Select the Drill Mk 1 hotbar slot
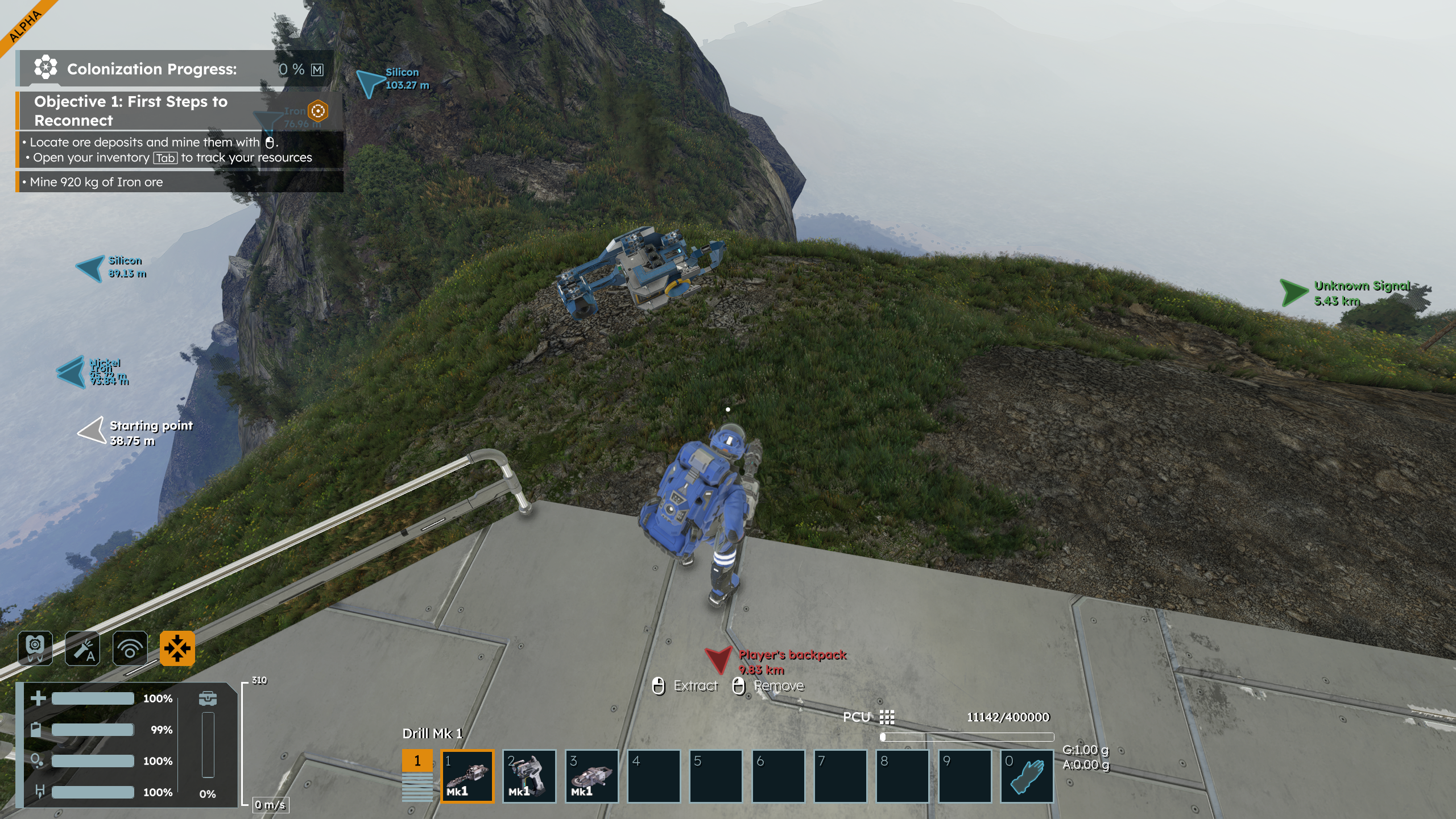Image resolution: width=1456 pixels, height=819 pixels. (468, 776)
